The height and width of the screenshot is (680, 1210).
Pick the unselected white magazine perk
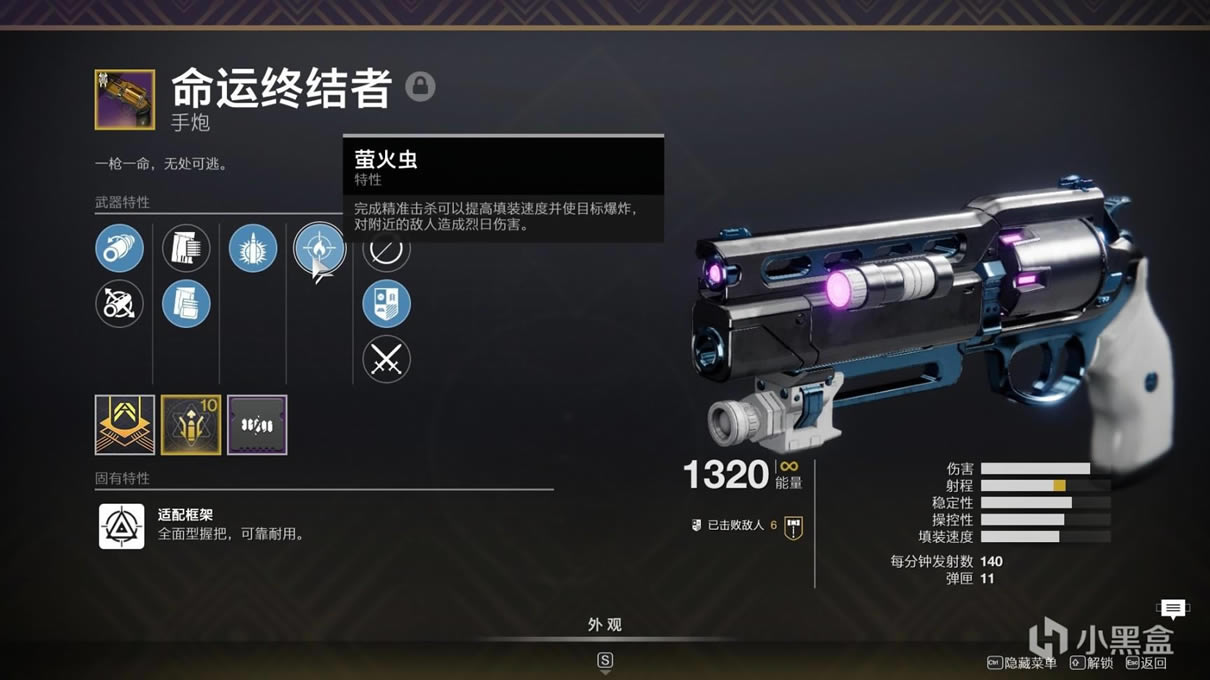point(186,248)
